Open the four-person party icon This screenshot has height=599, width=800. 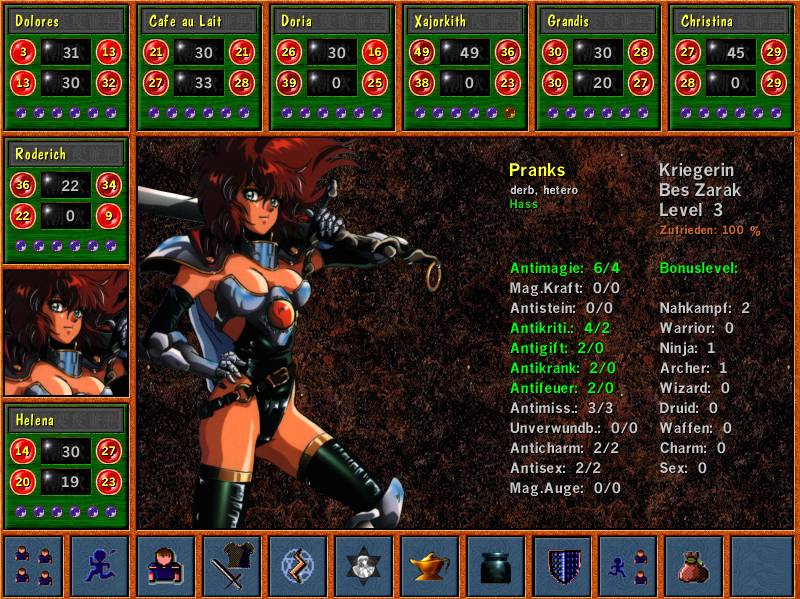click(33, 566)
